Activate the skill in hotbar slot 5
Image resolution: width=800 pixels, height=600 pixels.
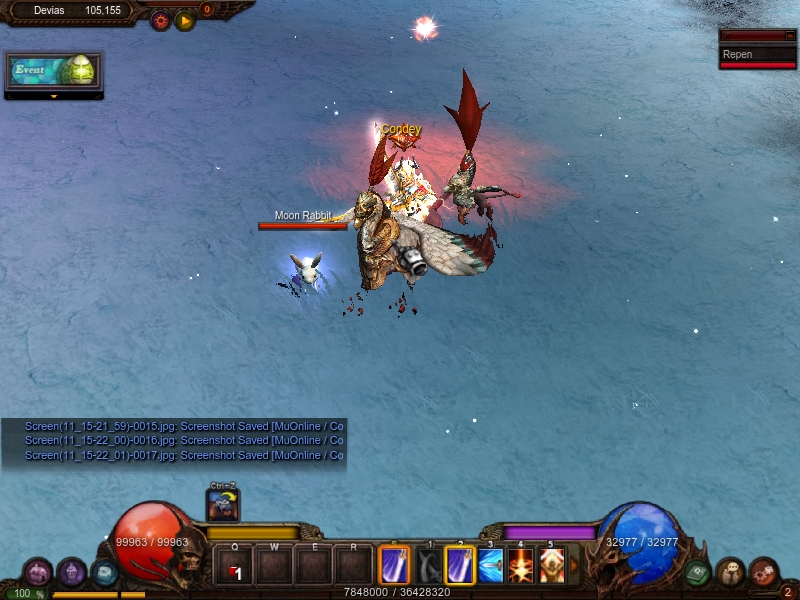[551, 566]
